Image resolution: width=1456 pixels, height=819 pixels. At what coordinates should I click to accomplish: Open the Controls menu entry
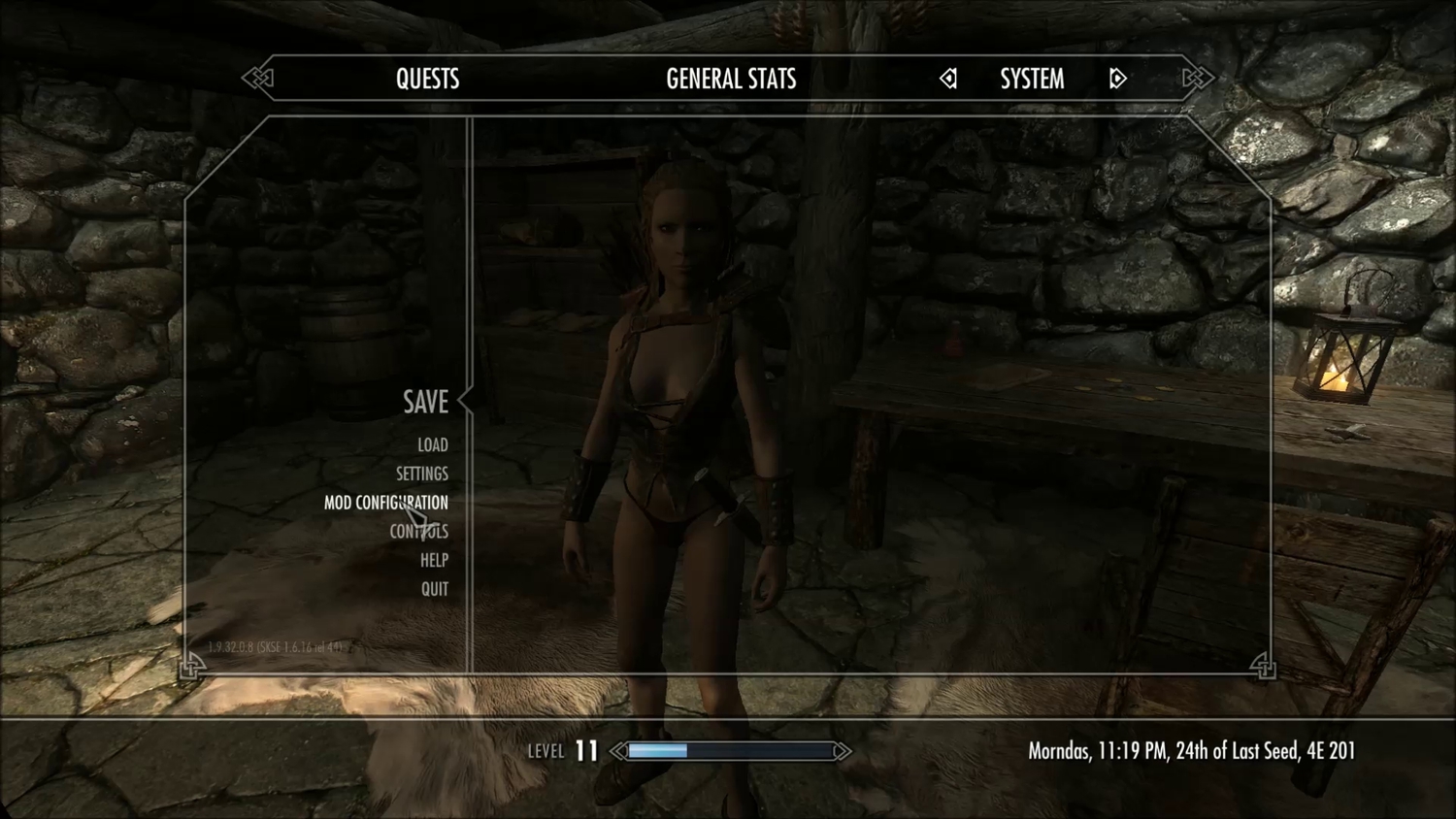[418, 532]
